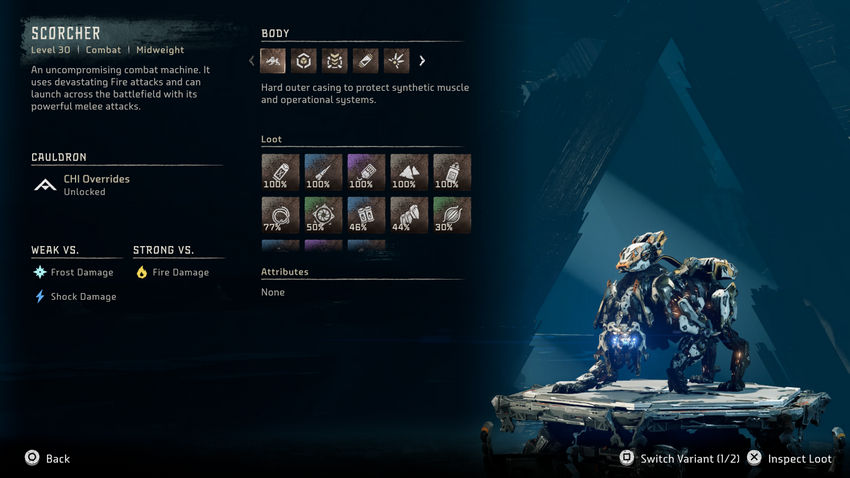Select the hexagon cube component tab
The height and width of the screenshot is (478, 850).
(x=304, y=61)
